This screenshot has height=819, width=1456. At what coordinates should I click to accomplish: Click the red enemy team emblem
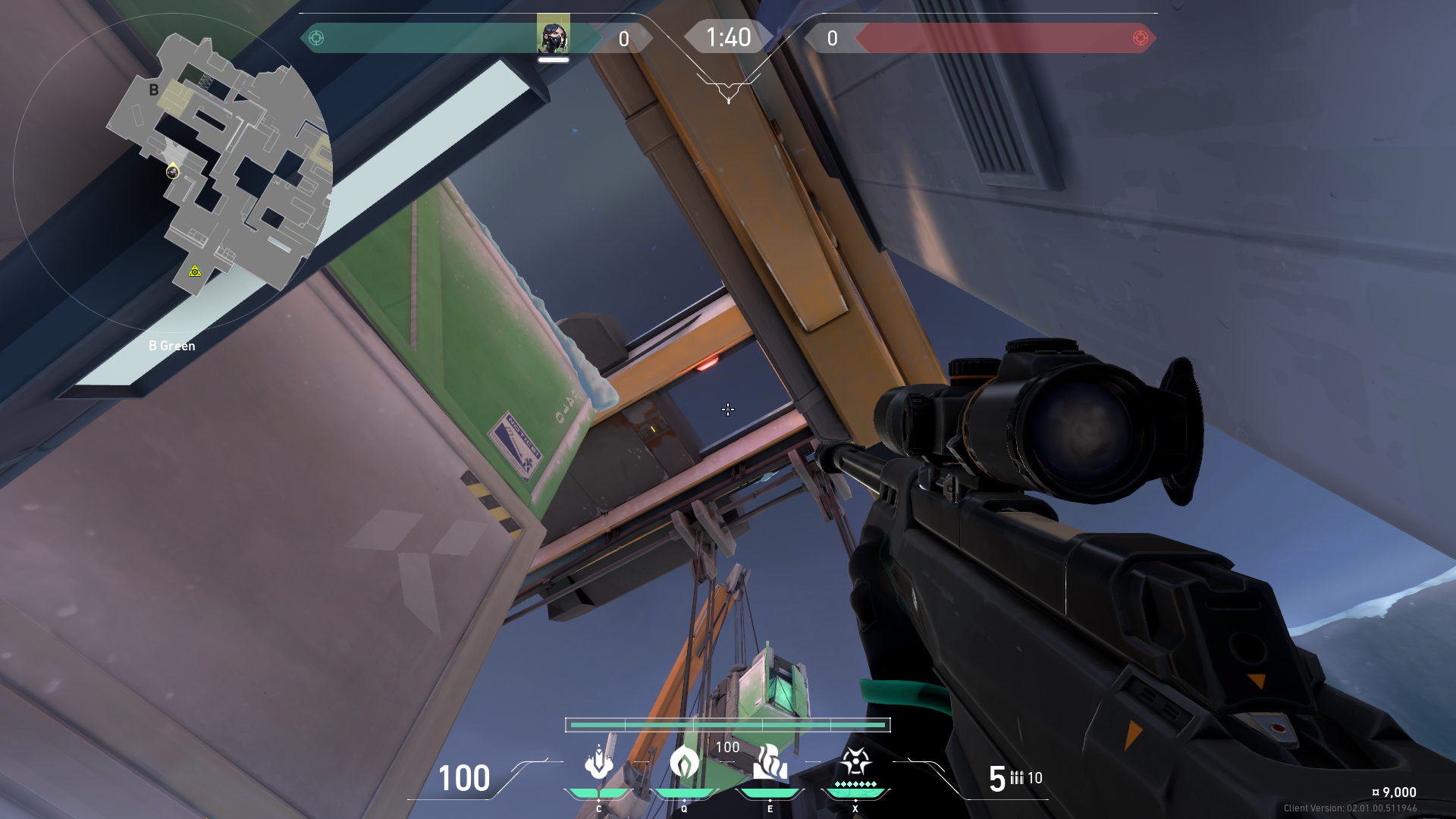[1140, 38]
